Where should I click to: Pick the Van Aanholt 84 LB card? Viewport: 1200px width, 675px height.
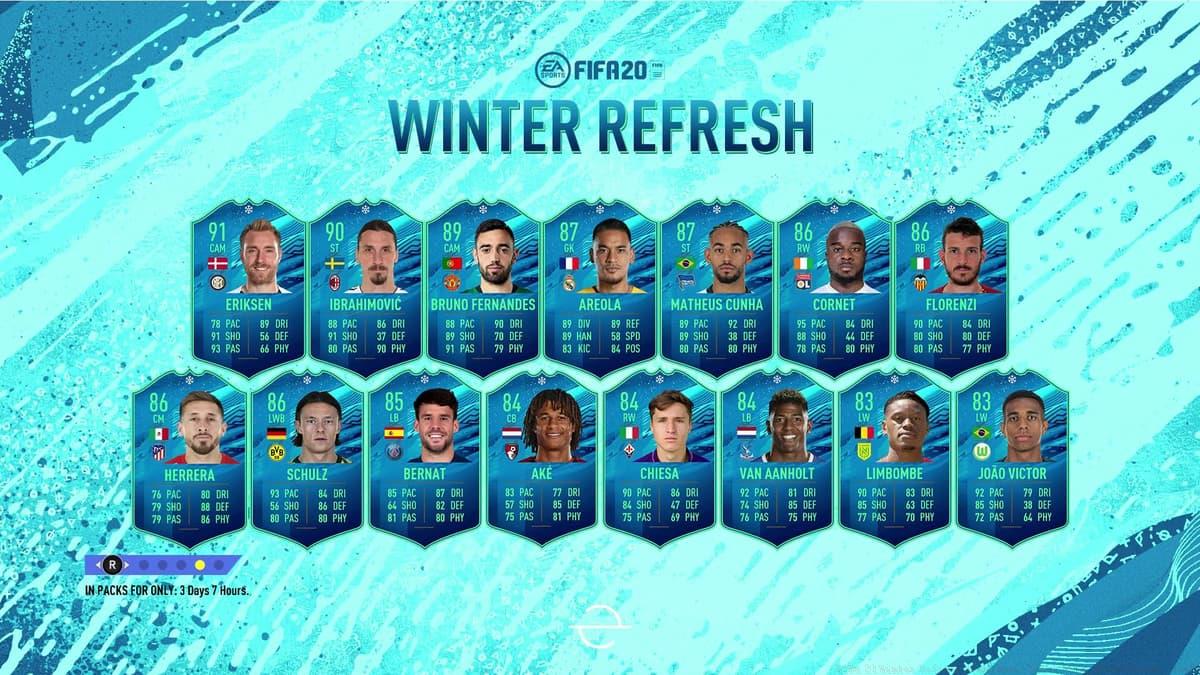[777, 458]
